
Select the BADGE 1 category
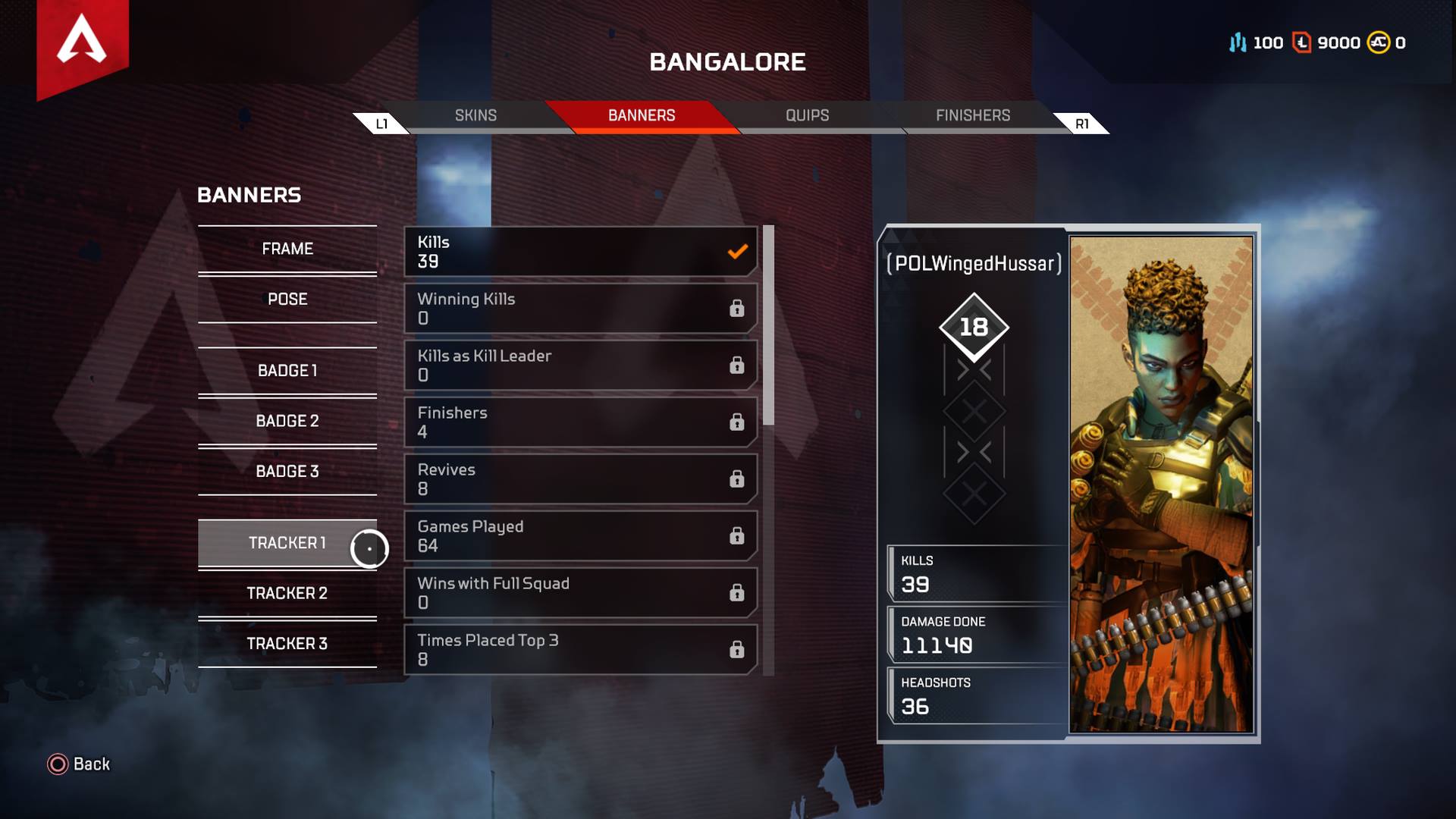click(287, 371)
